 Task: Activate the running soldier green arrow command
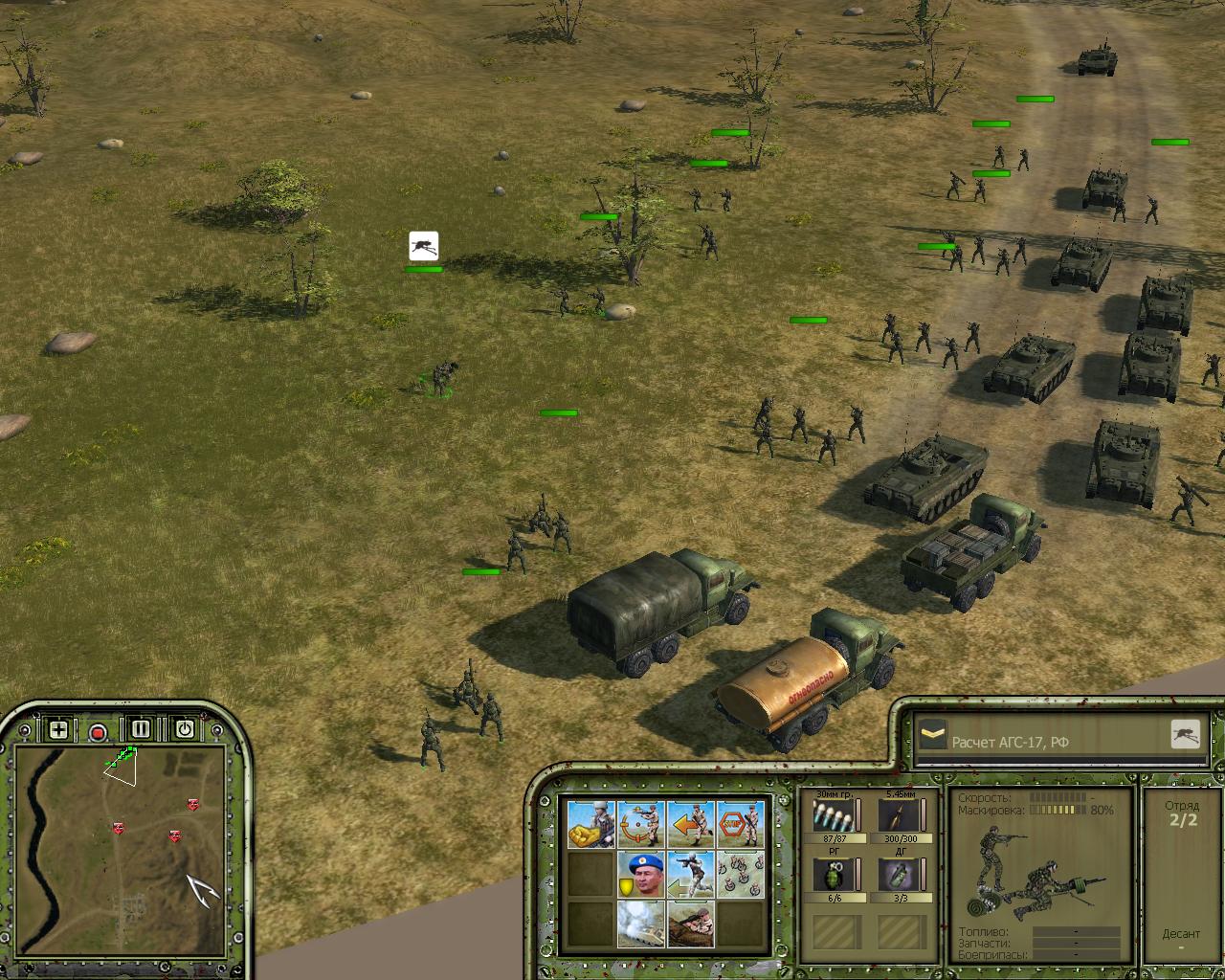691,874
